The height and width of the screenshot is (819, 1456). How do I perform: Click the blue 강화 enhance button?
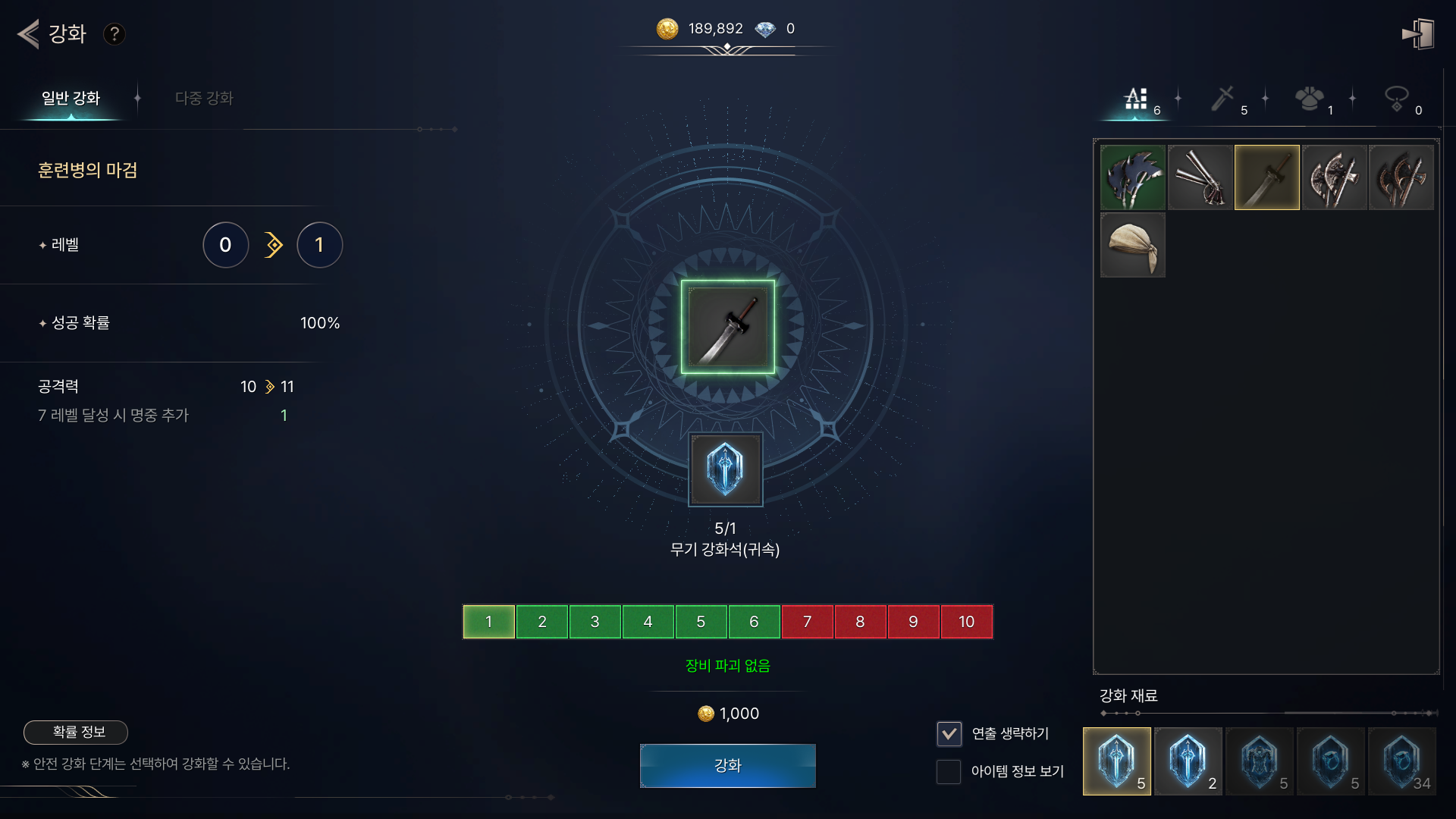pos(727,765)
